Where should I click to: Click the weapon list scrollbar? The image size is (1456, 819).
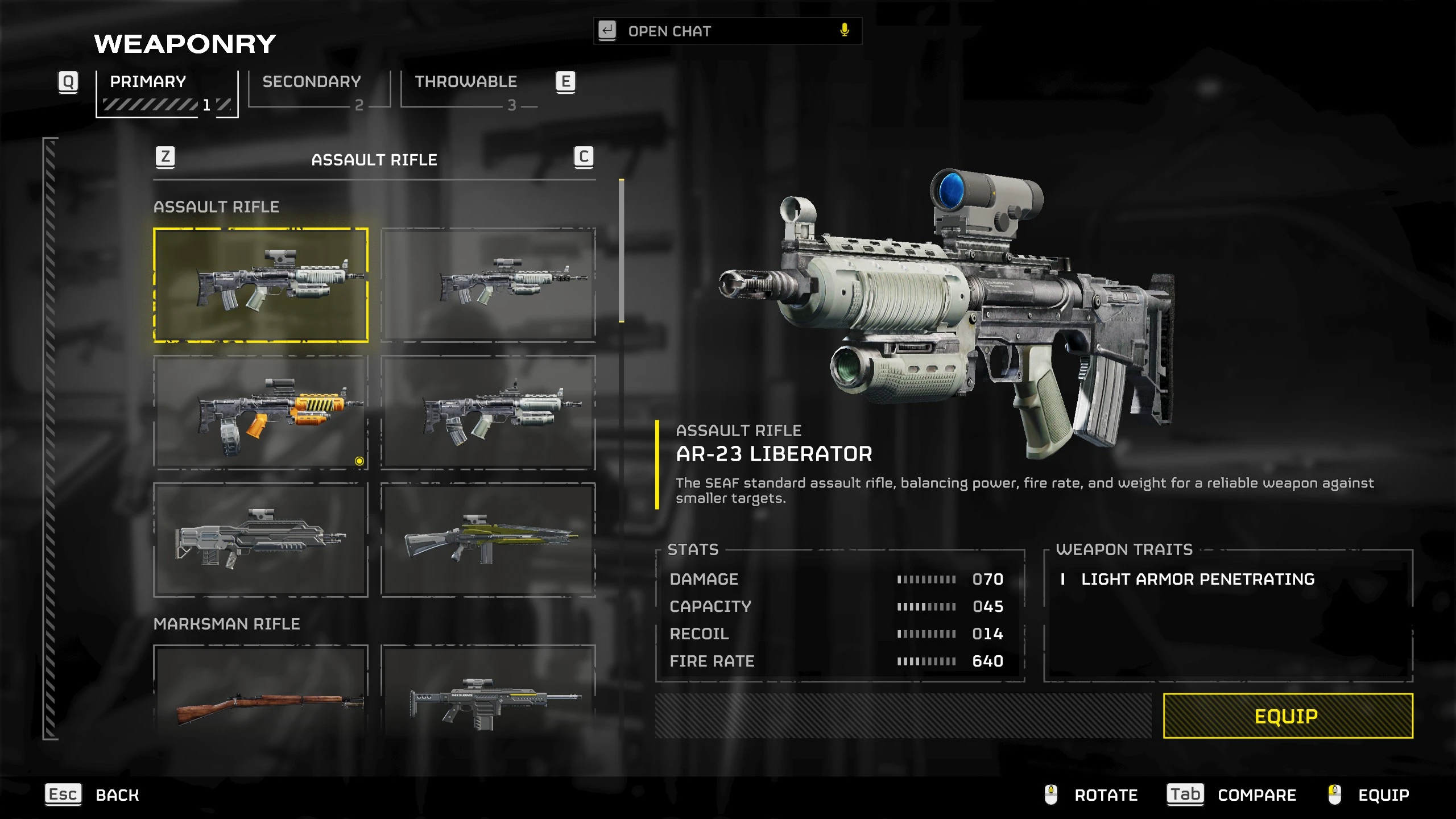coord(622,251)
